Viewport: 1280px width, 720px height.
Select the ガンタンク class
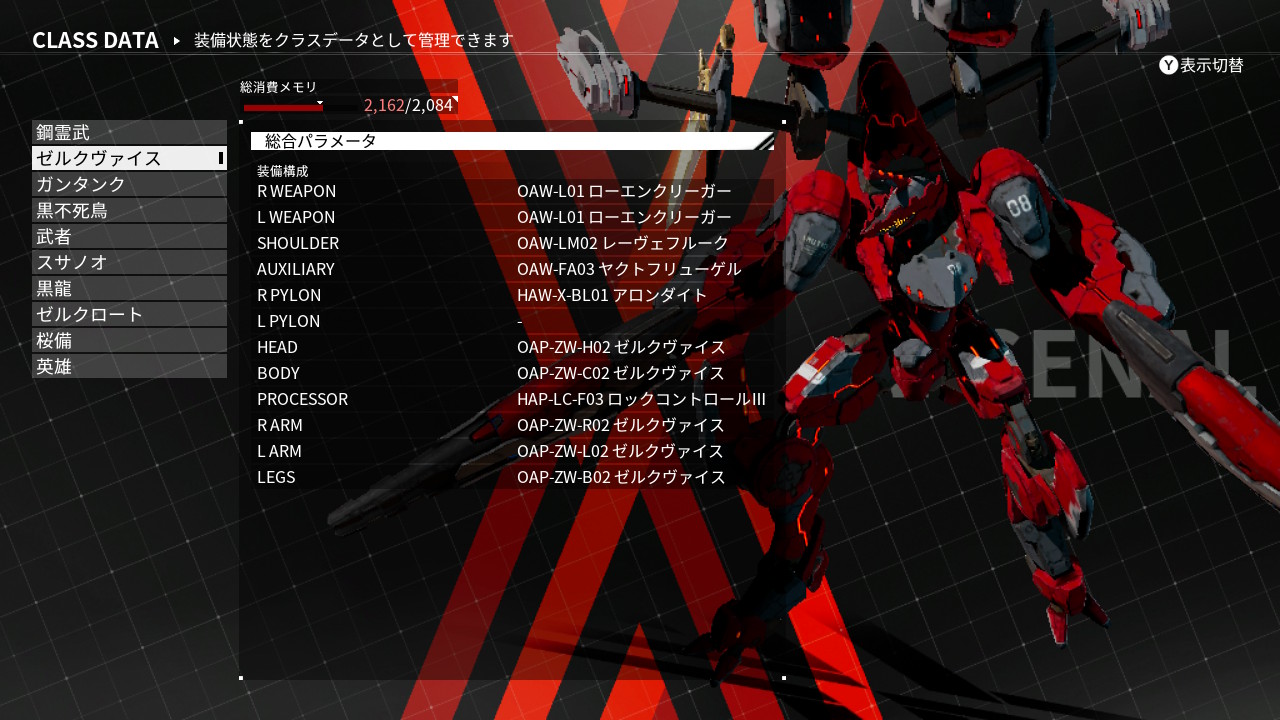129,183
